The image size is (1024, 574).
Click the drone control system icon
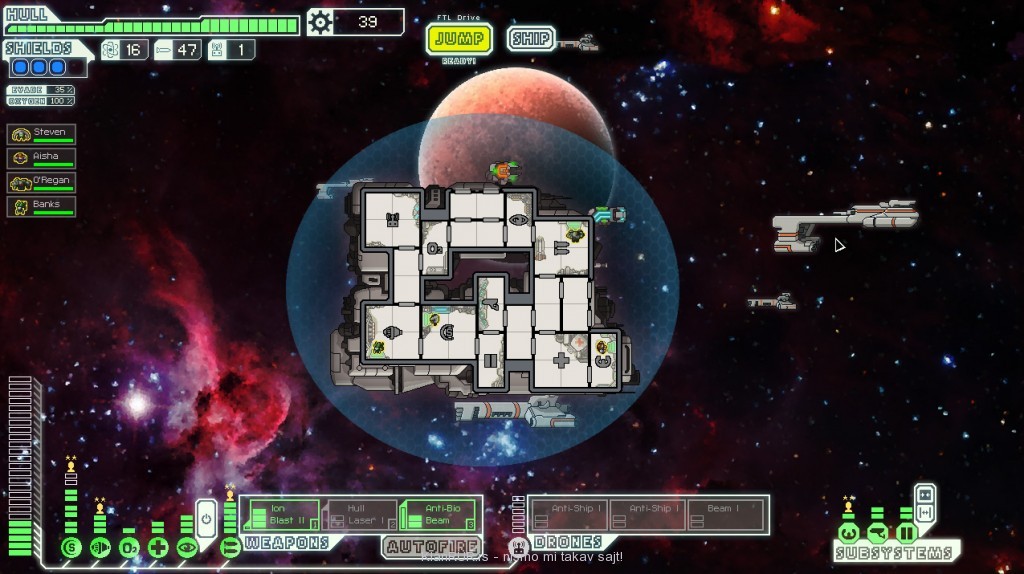click(x=518, y=546)
